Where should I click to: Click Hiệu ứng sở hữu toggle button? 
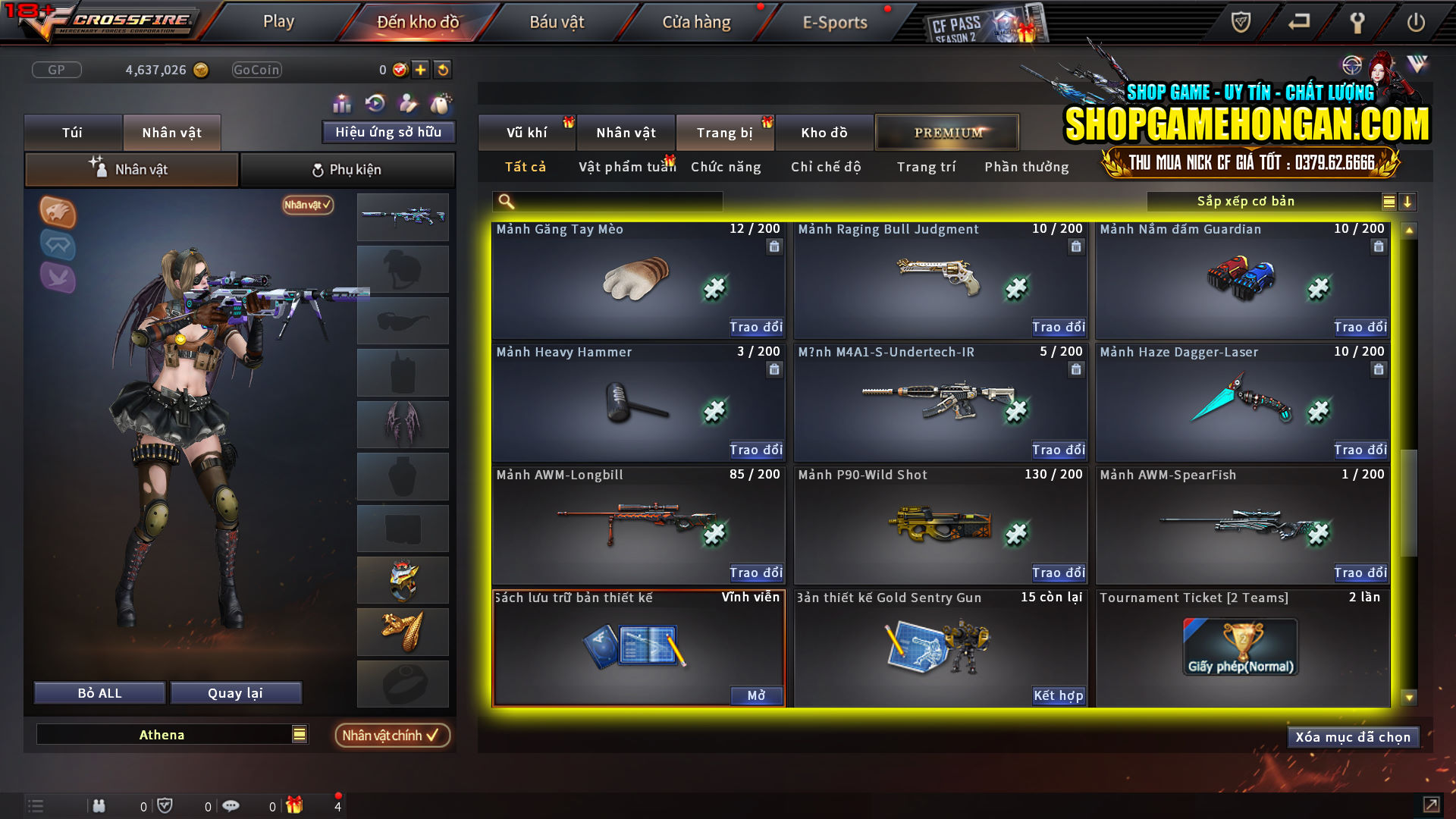click(x=388, y=132)
